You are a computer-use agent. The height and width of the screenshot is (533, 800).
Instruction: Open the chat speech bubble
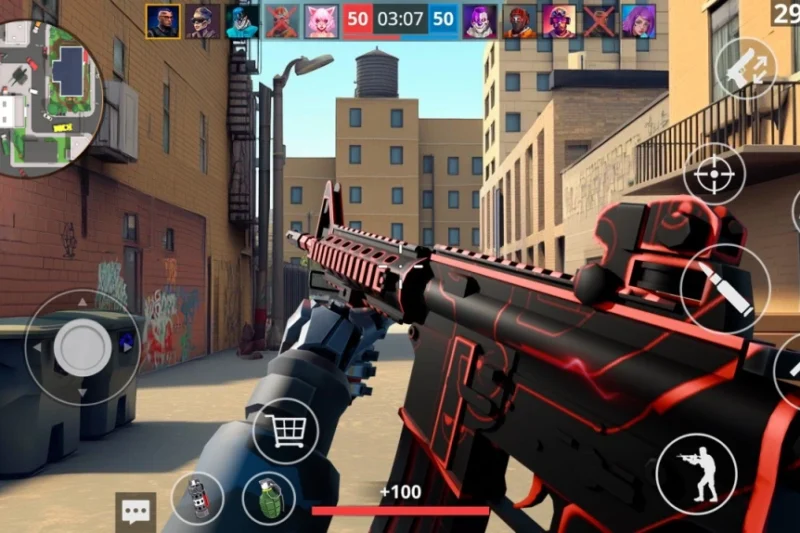pos(135,511)
